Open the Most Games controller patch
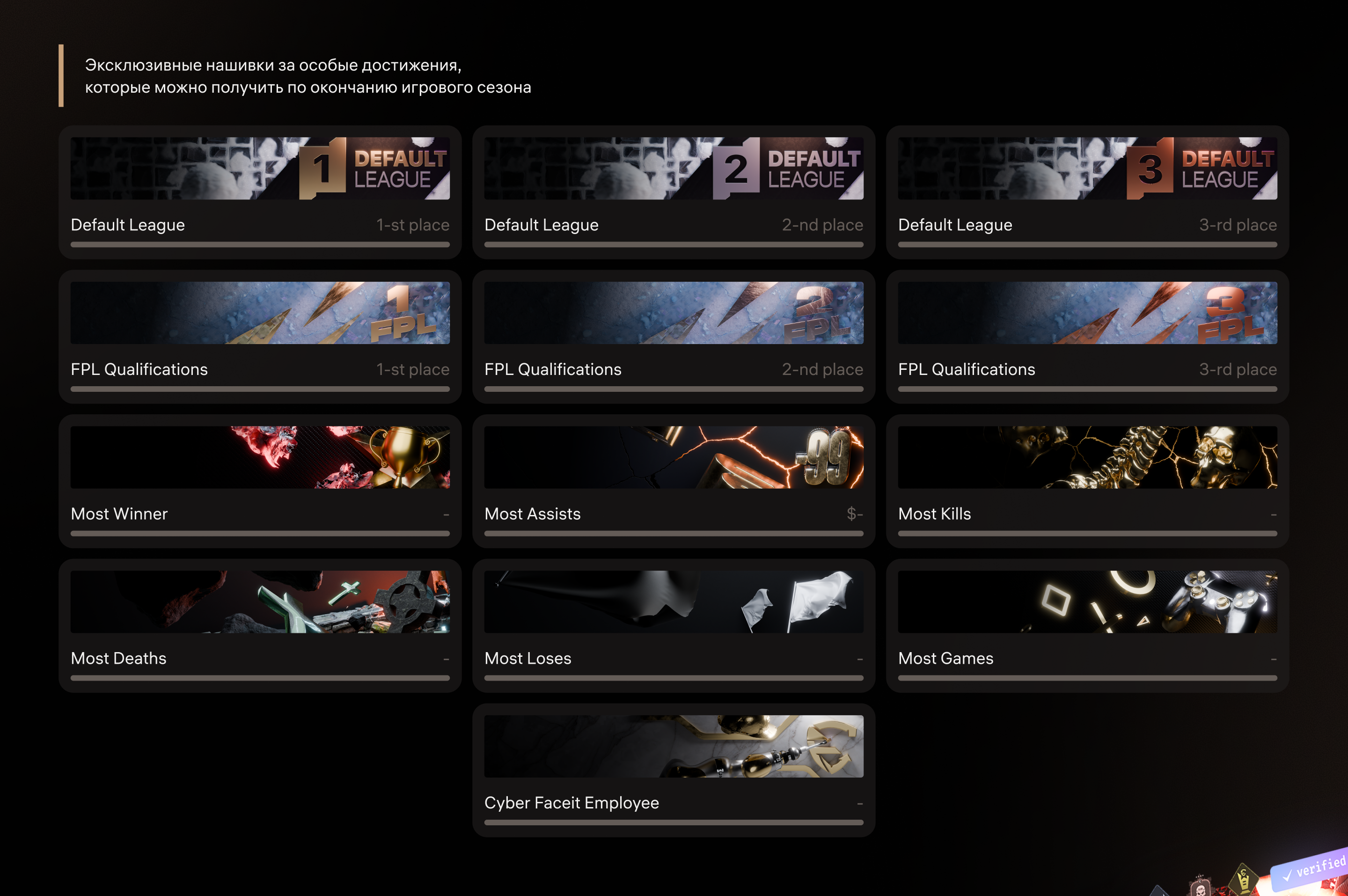The height and width of the screenshot is (896, 1348). (x=1087, y=626)
